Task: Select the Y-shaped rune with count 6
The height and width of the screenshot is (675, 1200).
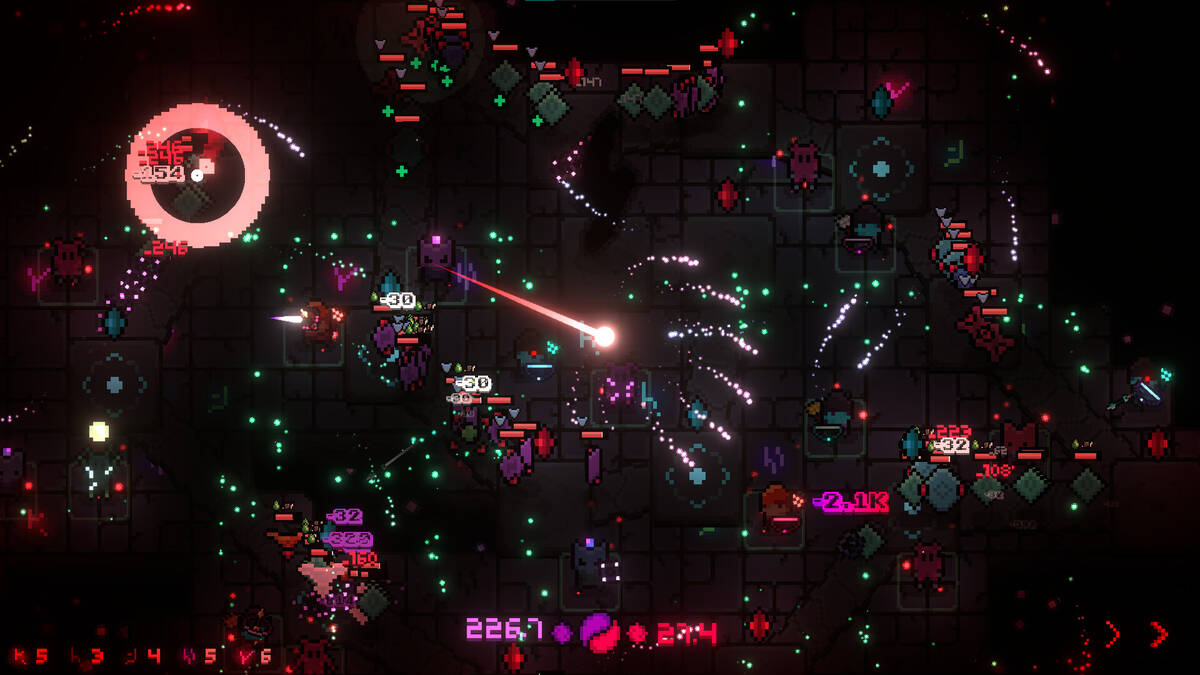Action: point(255,656)
